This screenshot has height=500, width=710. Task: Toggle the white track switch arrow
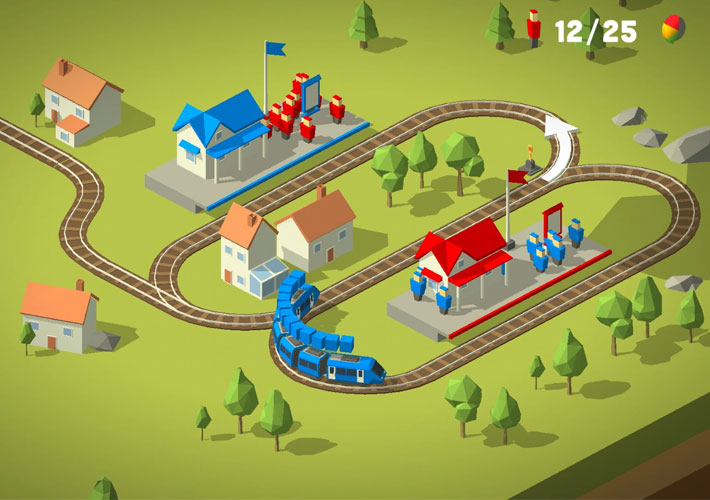point(561,146)
